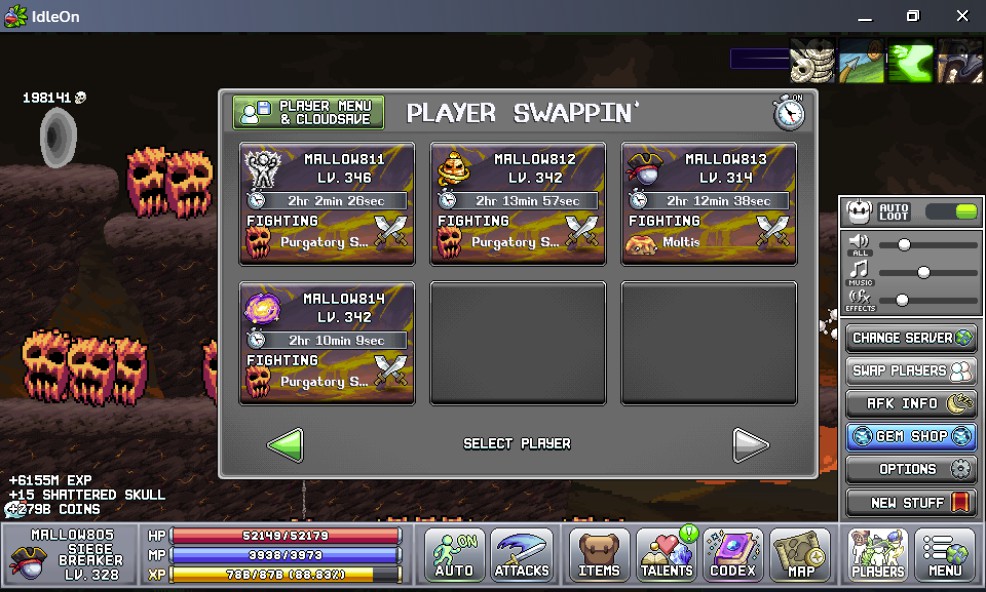Open Player Menu & Cloudsave

[308, 112]
